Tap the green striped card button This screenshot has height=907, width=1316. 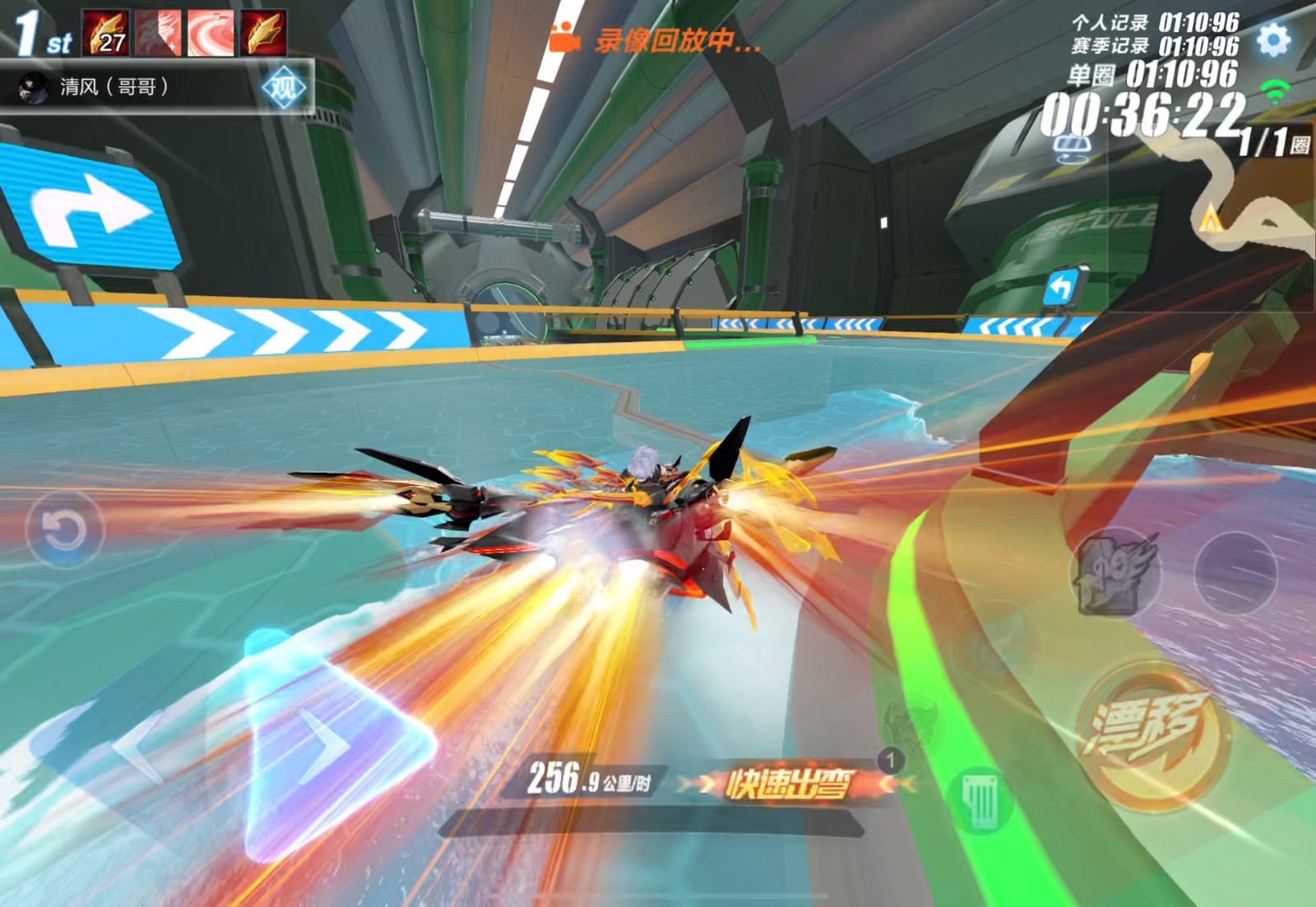pos(980,798)
